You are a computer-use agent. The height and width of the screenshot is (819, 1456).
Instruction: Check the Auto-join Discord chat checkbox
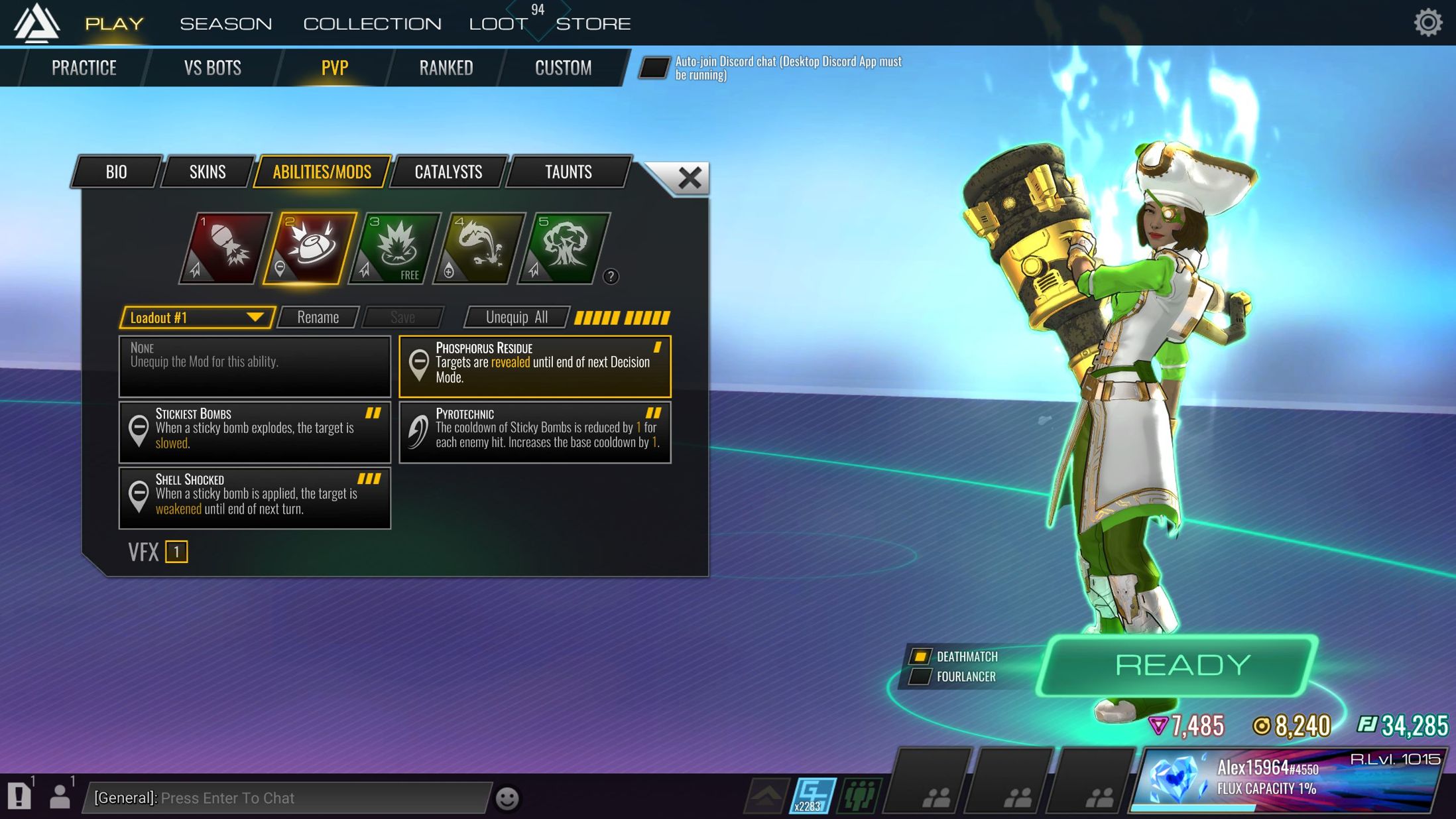pos(654,68)
